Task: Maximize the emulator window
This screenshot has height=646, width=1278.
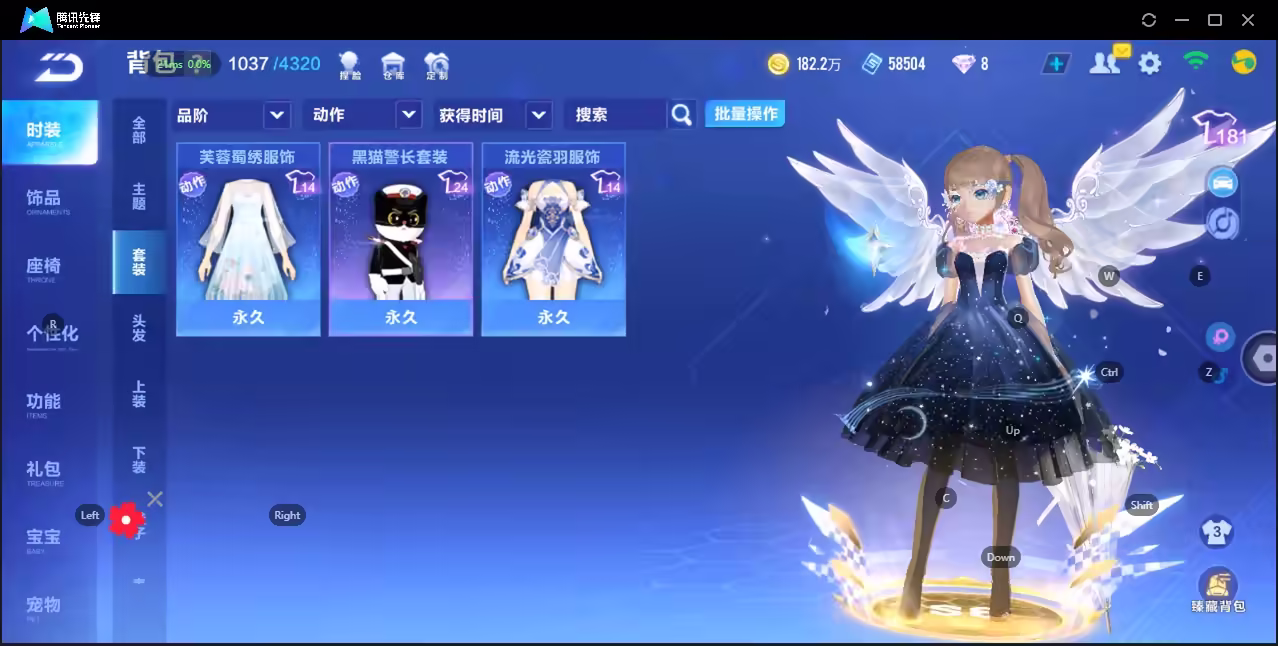Action: click(1215, 19)
